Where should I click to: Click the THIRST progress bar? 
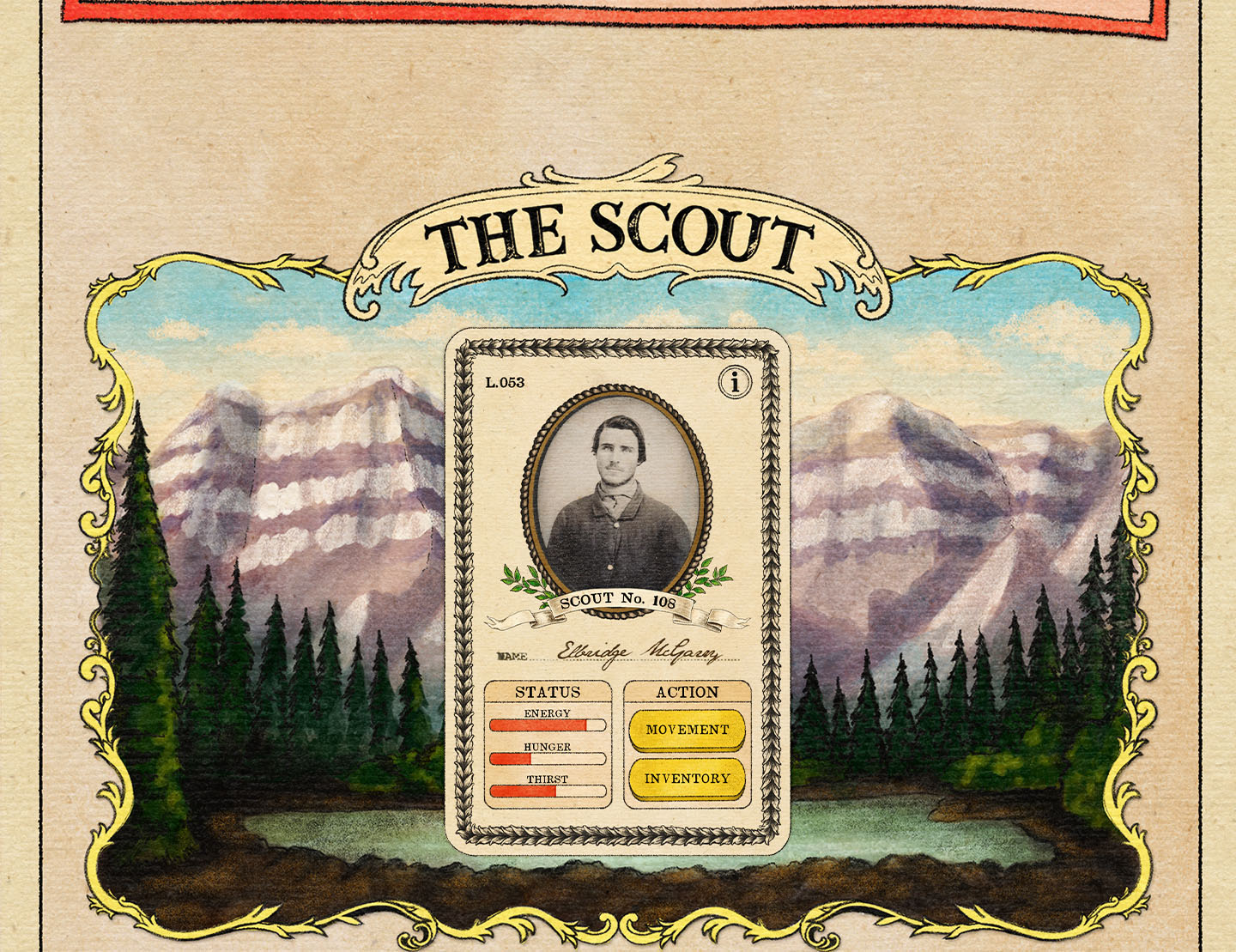pos(547,791)
